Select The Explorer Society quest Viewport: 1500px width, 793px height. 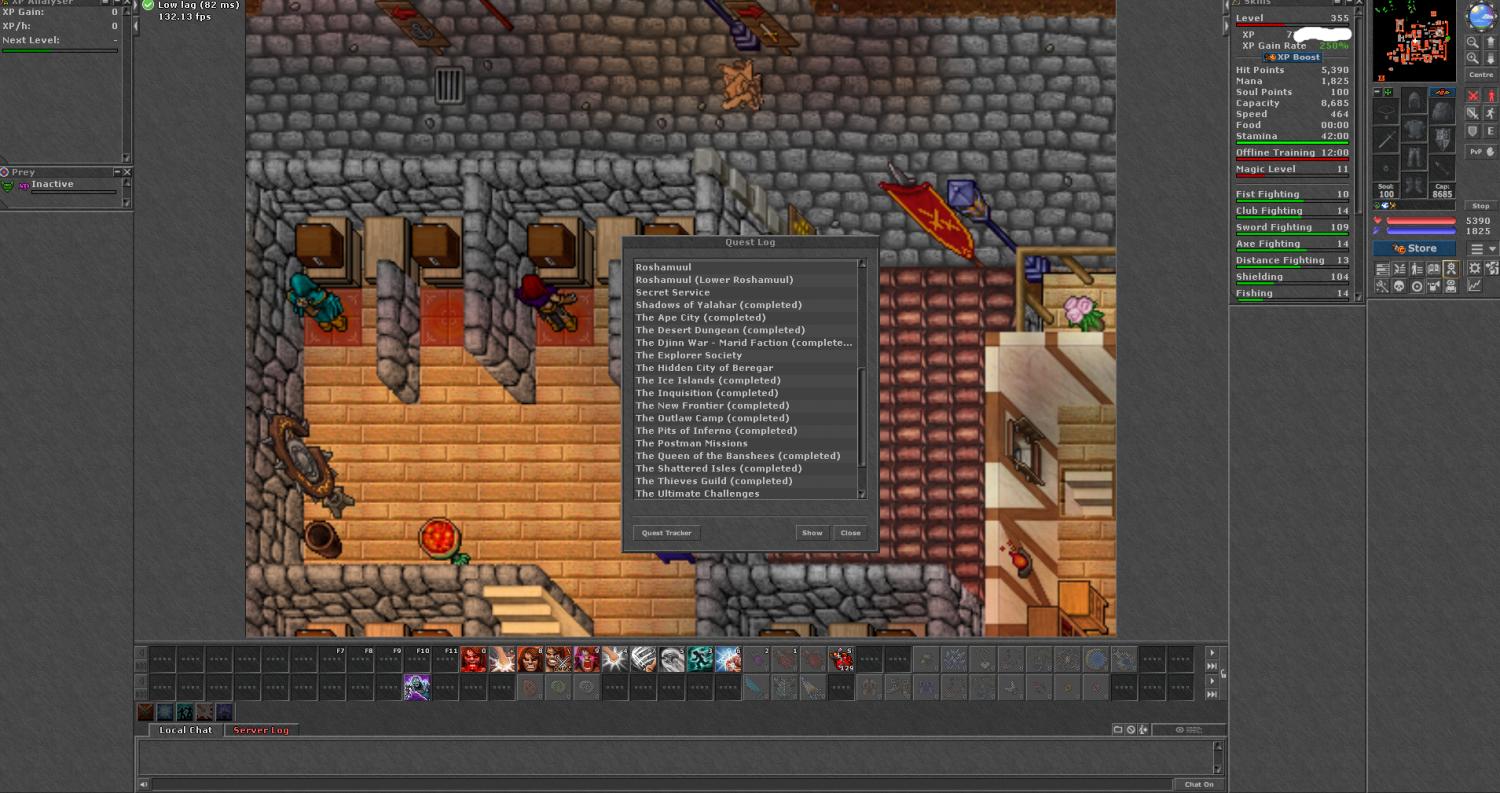click(689, 355)
